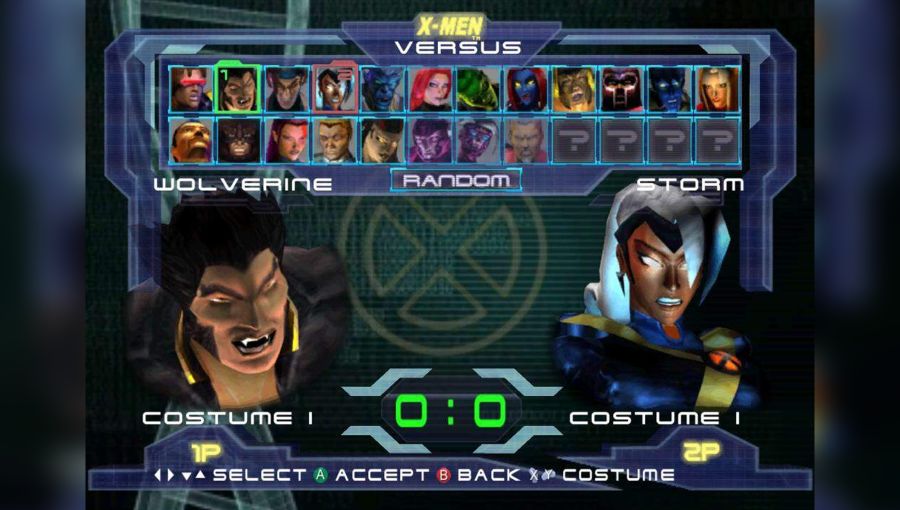Pick the Sabretooth portrait
The width and height of the screenshot is (900, 510).
tap(574, 89)
